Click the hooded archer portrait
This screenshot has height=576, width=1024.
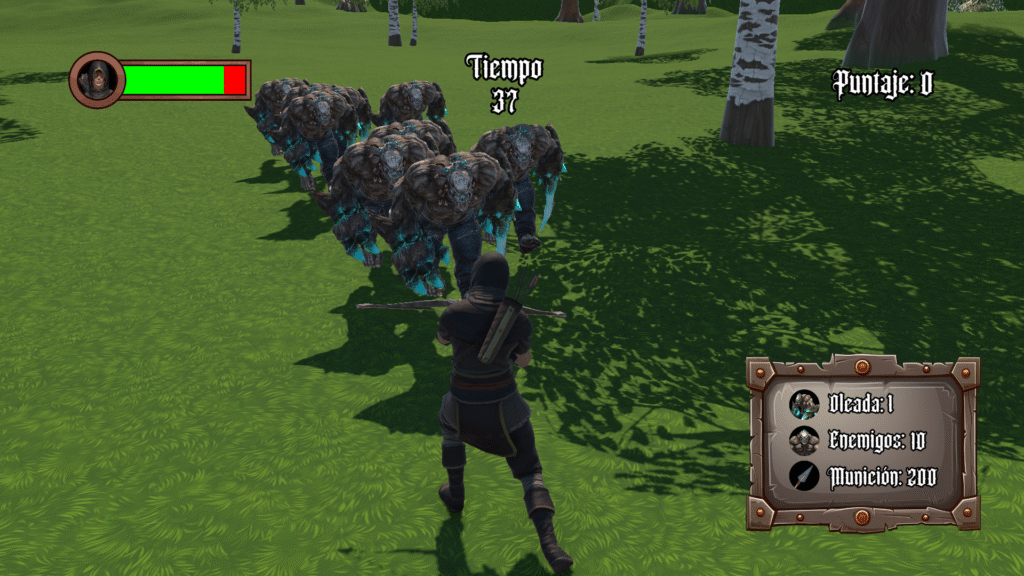97,80
